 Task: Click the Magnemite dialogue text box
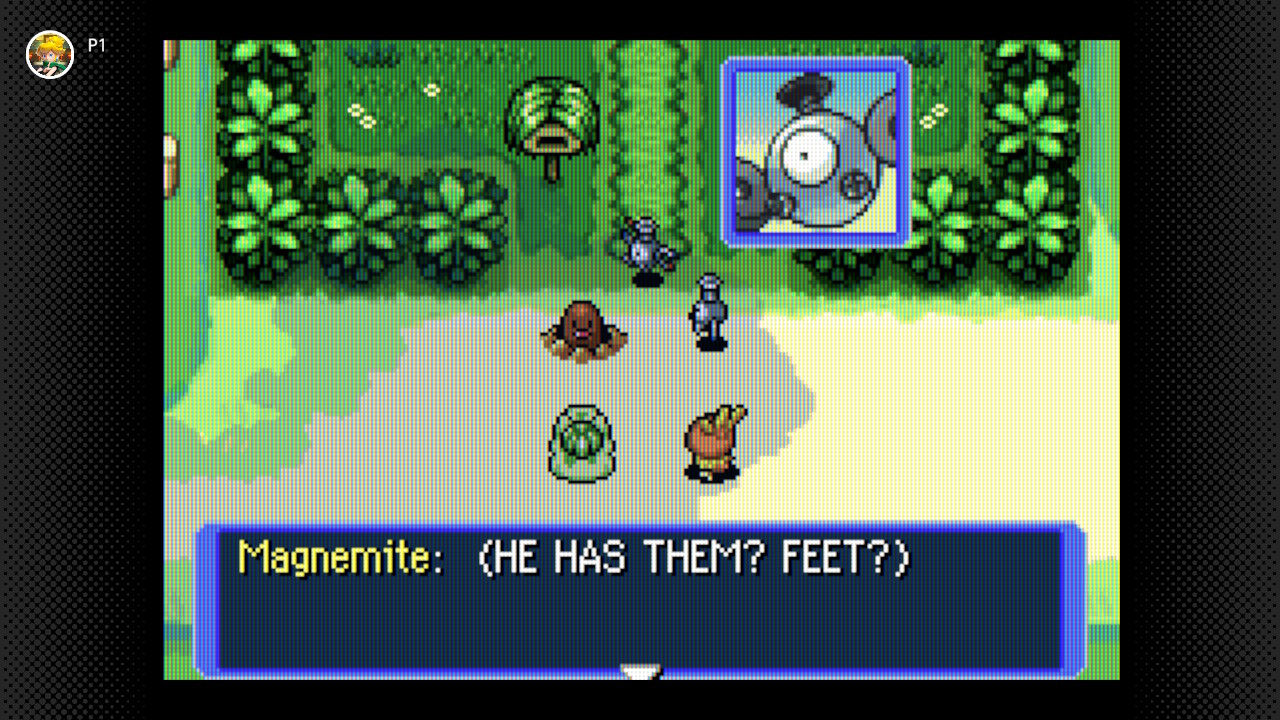click(x=640, y=600)
